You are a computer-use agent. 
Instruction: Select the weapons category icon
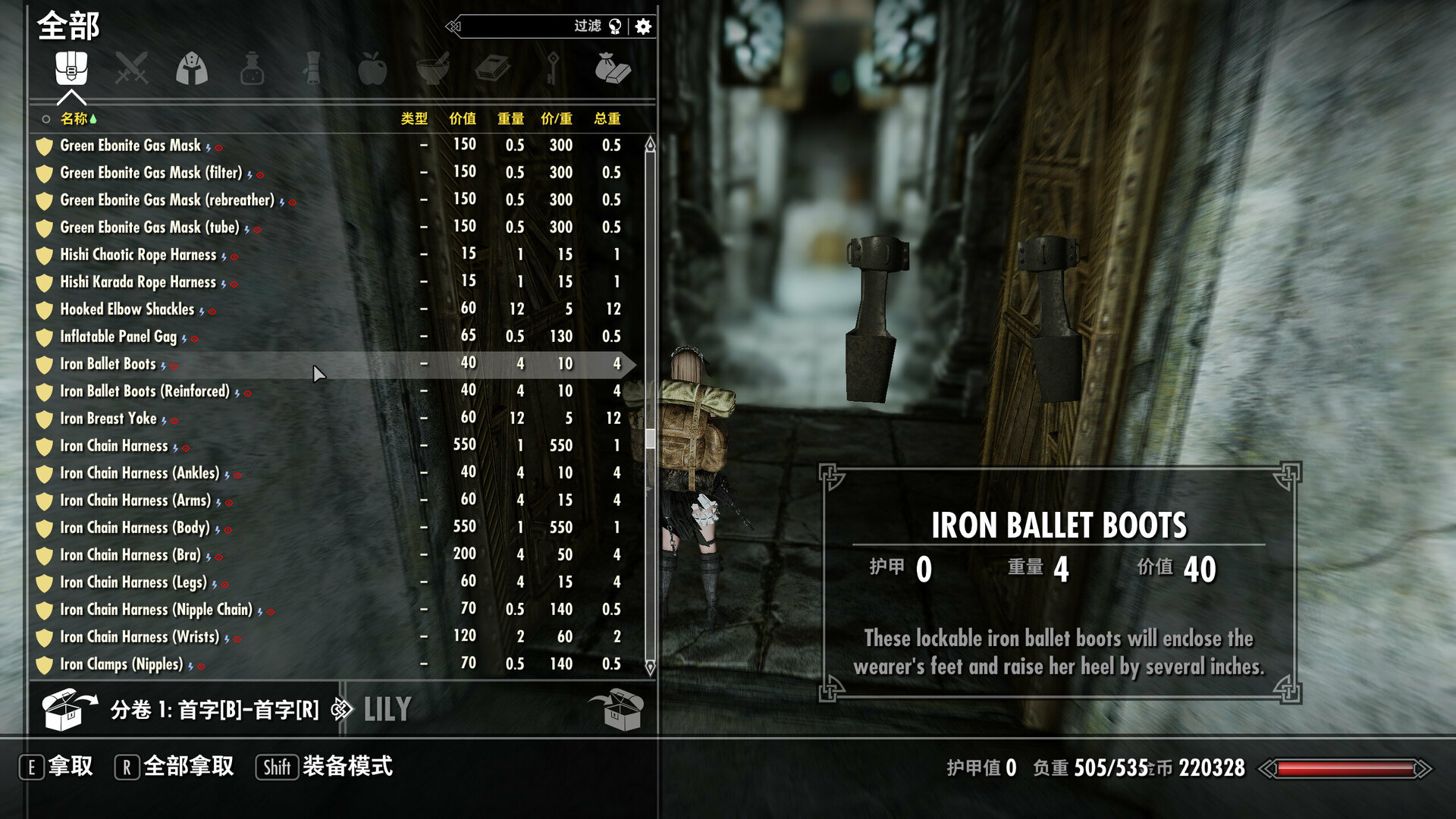coord(131,68)
